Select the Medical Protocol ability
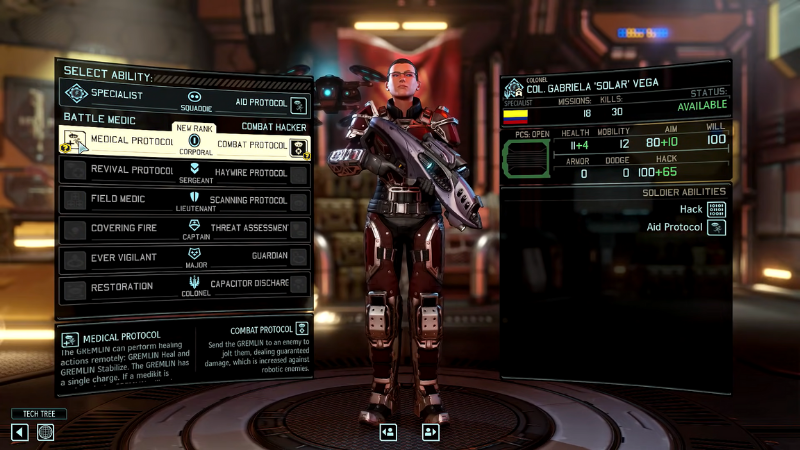 [x=118, y=141]
